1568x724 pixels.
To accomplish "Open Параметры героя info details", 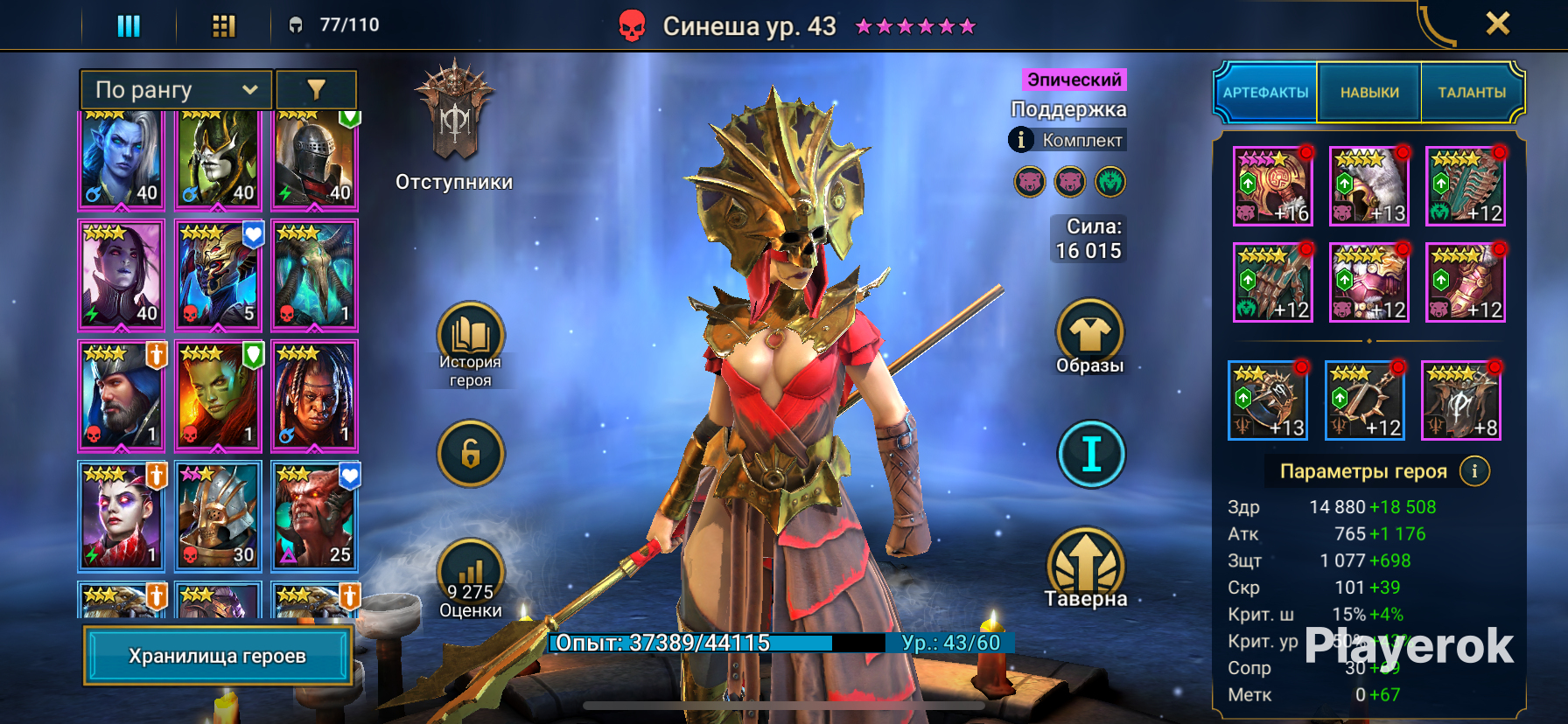I will coord(1474,471).
